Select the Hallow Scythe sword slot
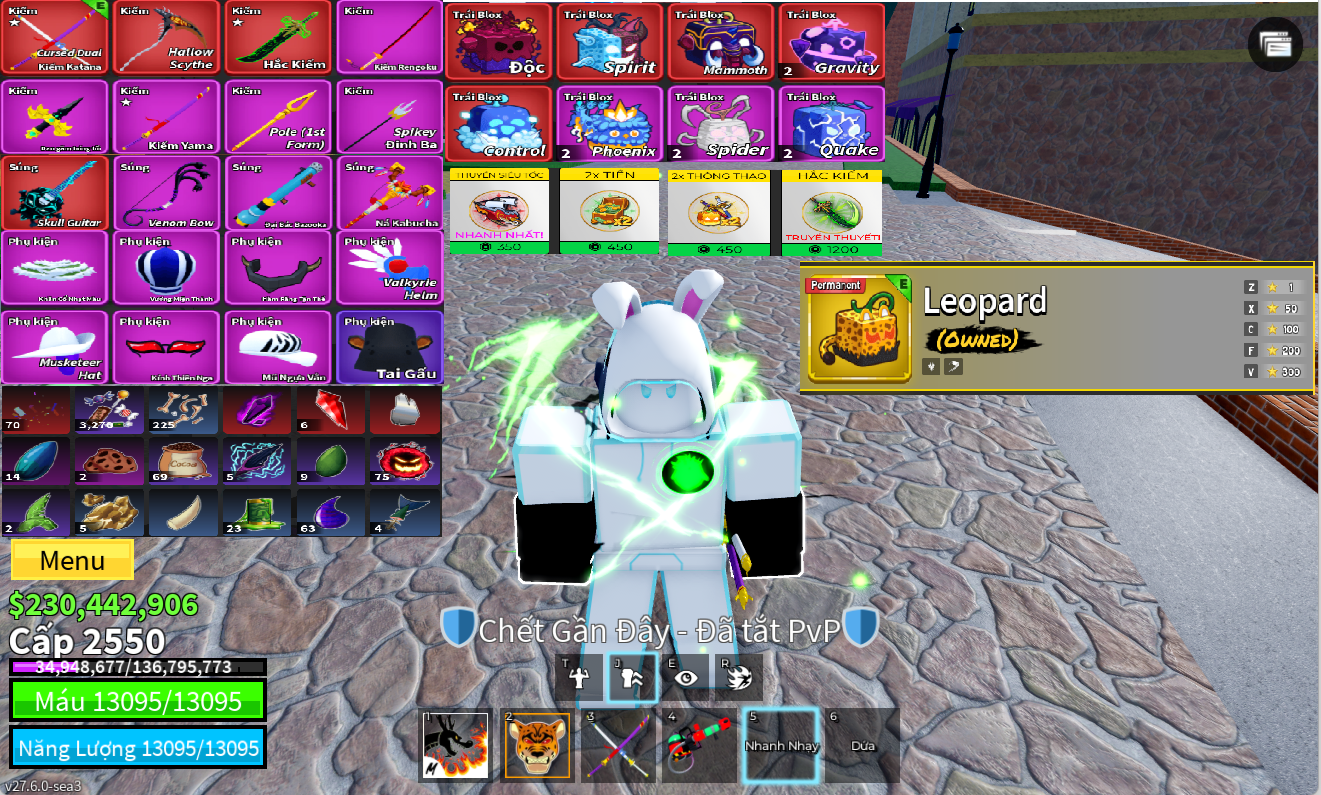This screenshot has width=1321, height=795. click(167, 38)
